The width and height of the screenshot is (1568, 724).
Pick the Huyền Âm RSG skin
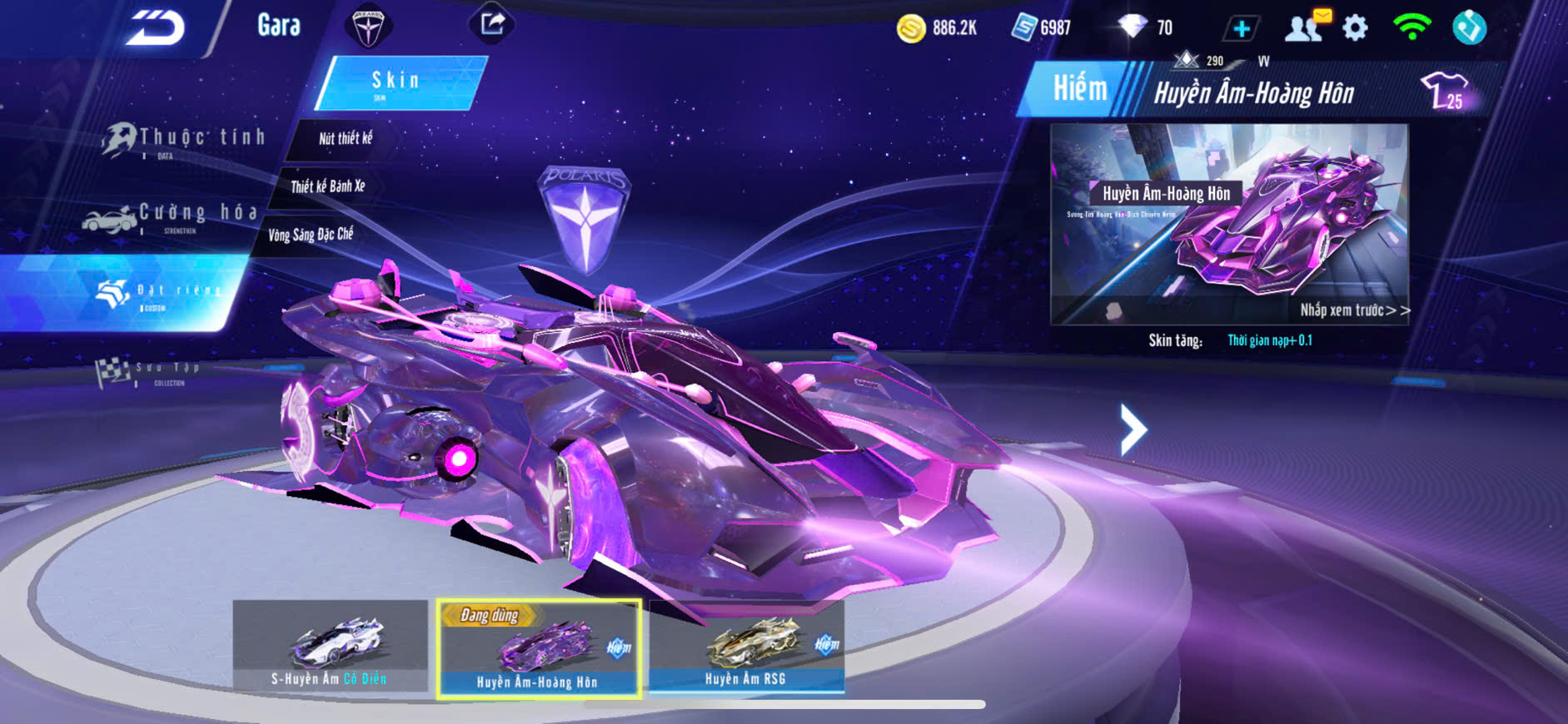coord(746,646)
